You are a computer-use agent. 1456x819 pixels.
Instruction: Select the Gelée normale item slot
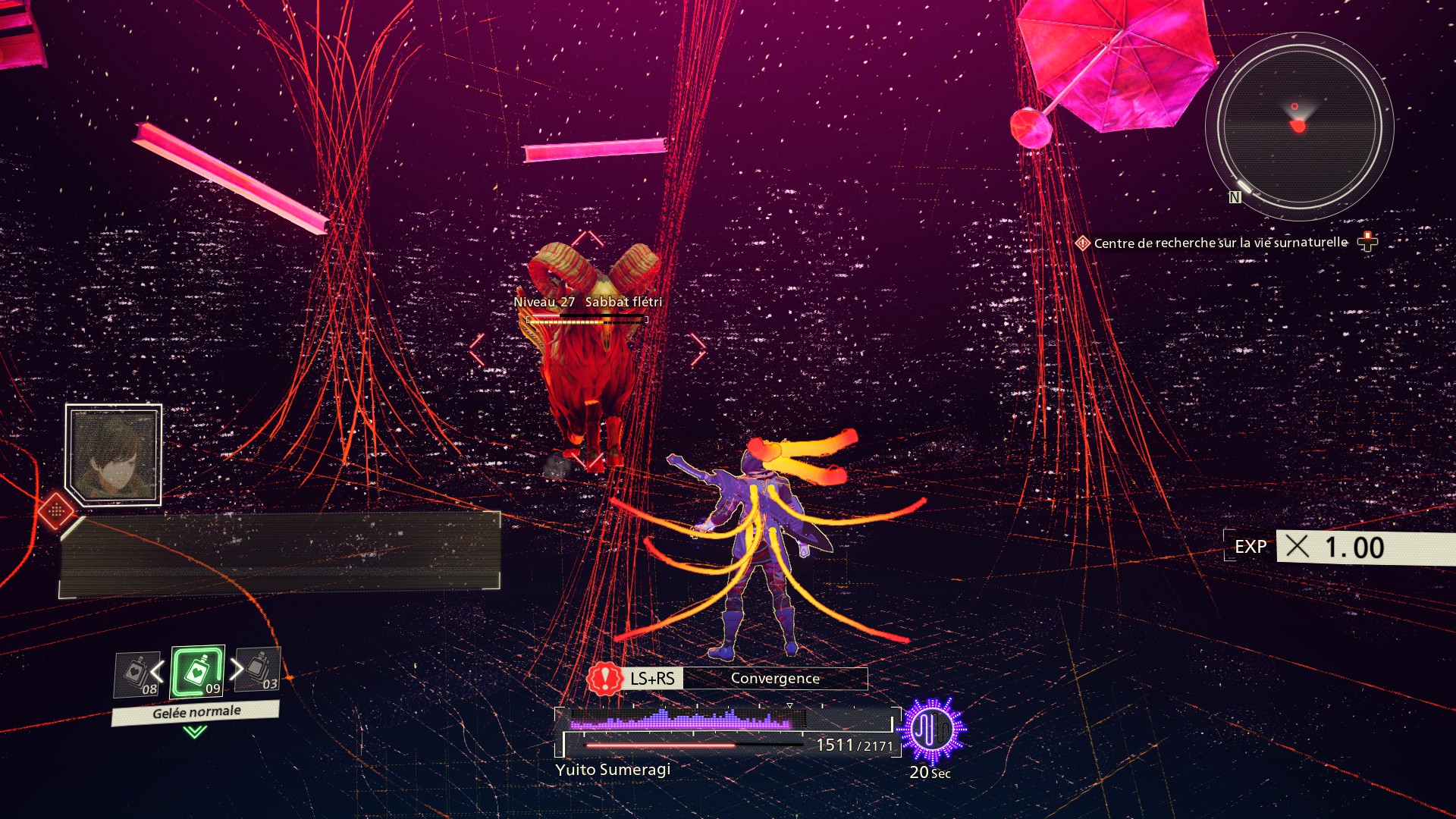197,671
